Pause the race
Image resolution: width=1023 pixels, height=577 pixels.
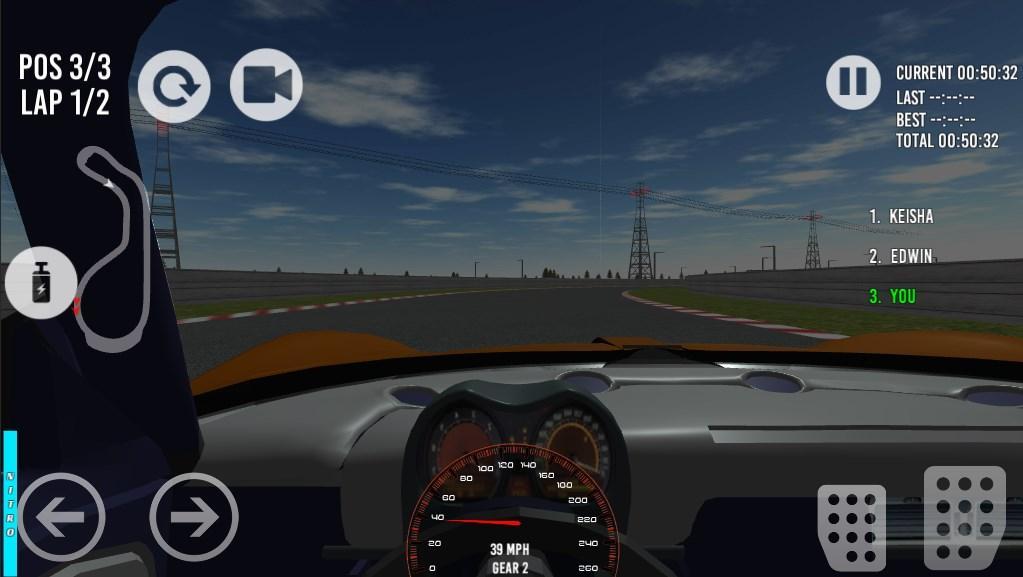click(853, 82)
